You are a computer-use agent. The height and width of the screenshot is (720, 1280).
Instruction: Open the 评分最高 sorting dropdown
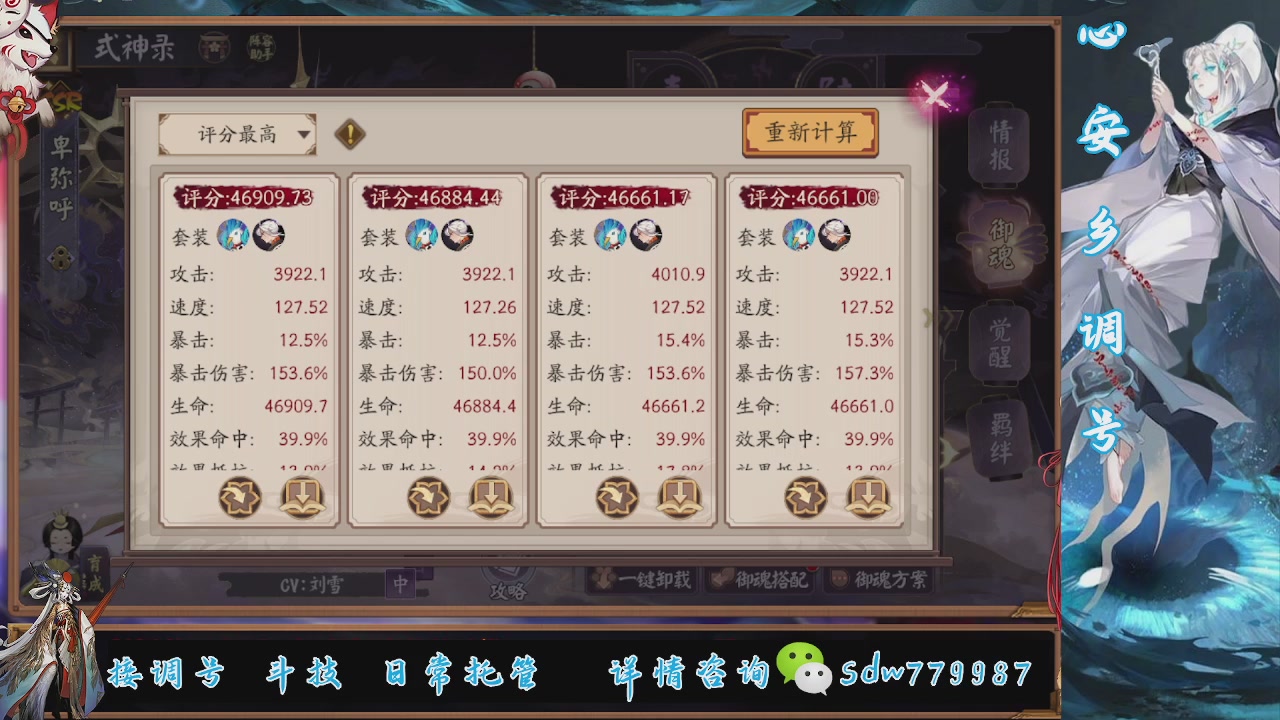(x=237, y=133)
